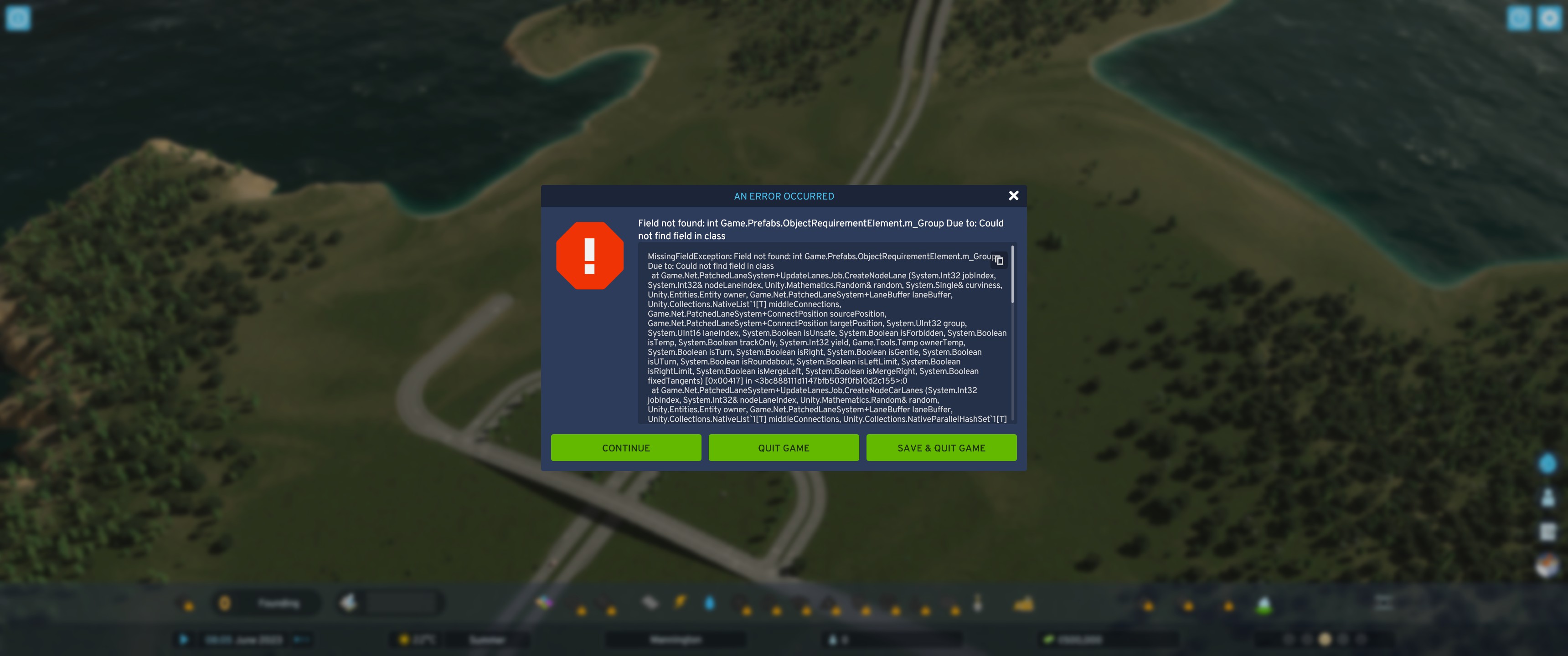Click the milestone star icon beside Founding

tap(225, 602)
